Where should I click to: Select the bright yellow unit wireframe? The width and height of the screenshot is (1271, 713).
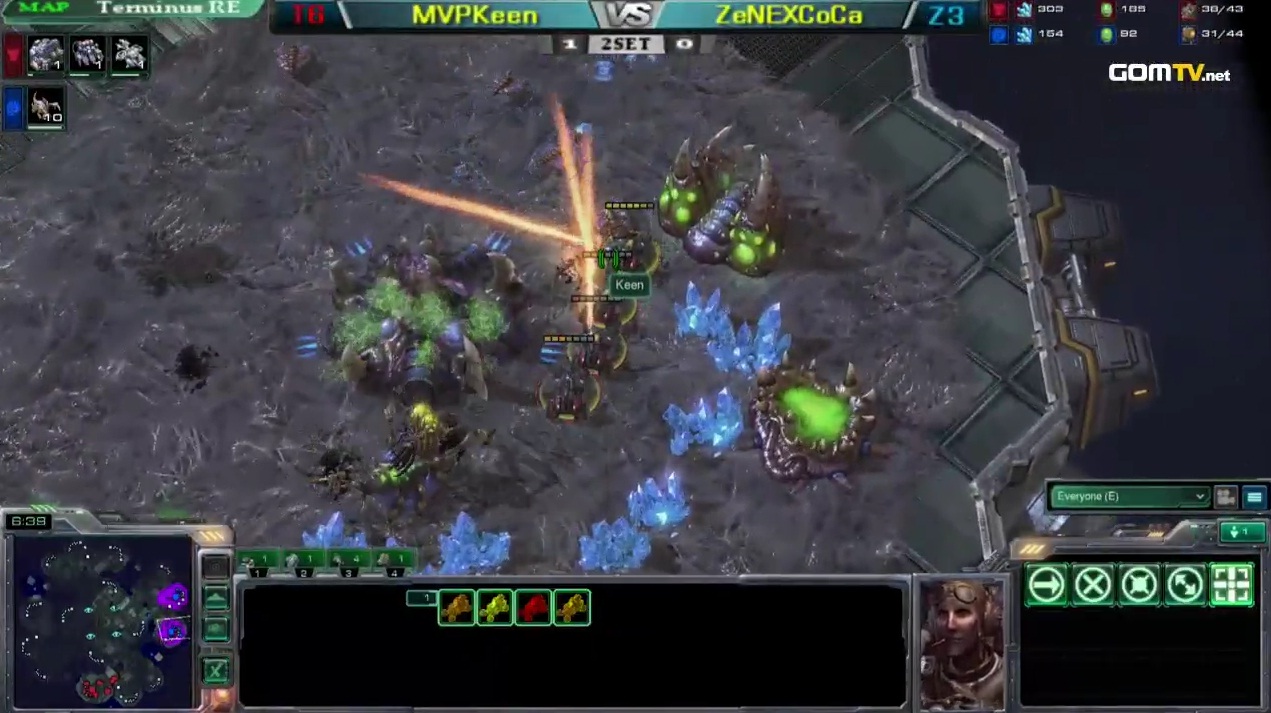(x=495, y=607)
